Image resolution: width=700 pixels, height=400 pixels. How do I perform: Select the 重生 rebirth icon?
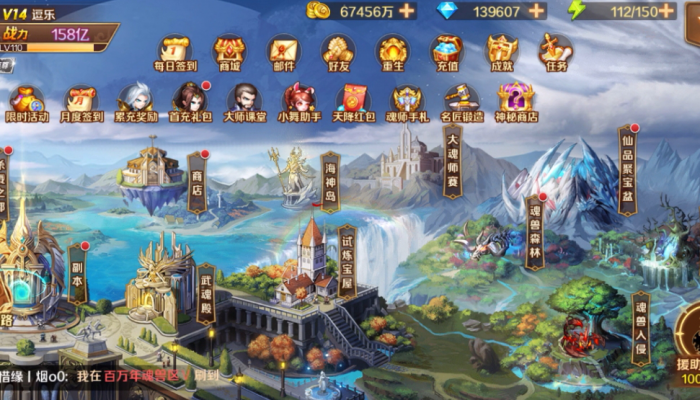pos(392,50)
